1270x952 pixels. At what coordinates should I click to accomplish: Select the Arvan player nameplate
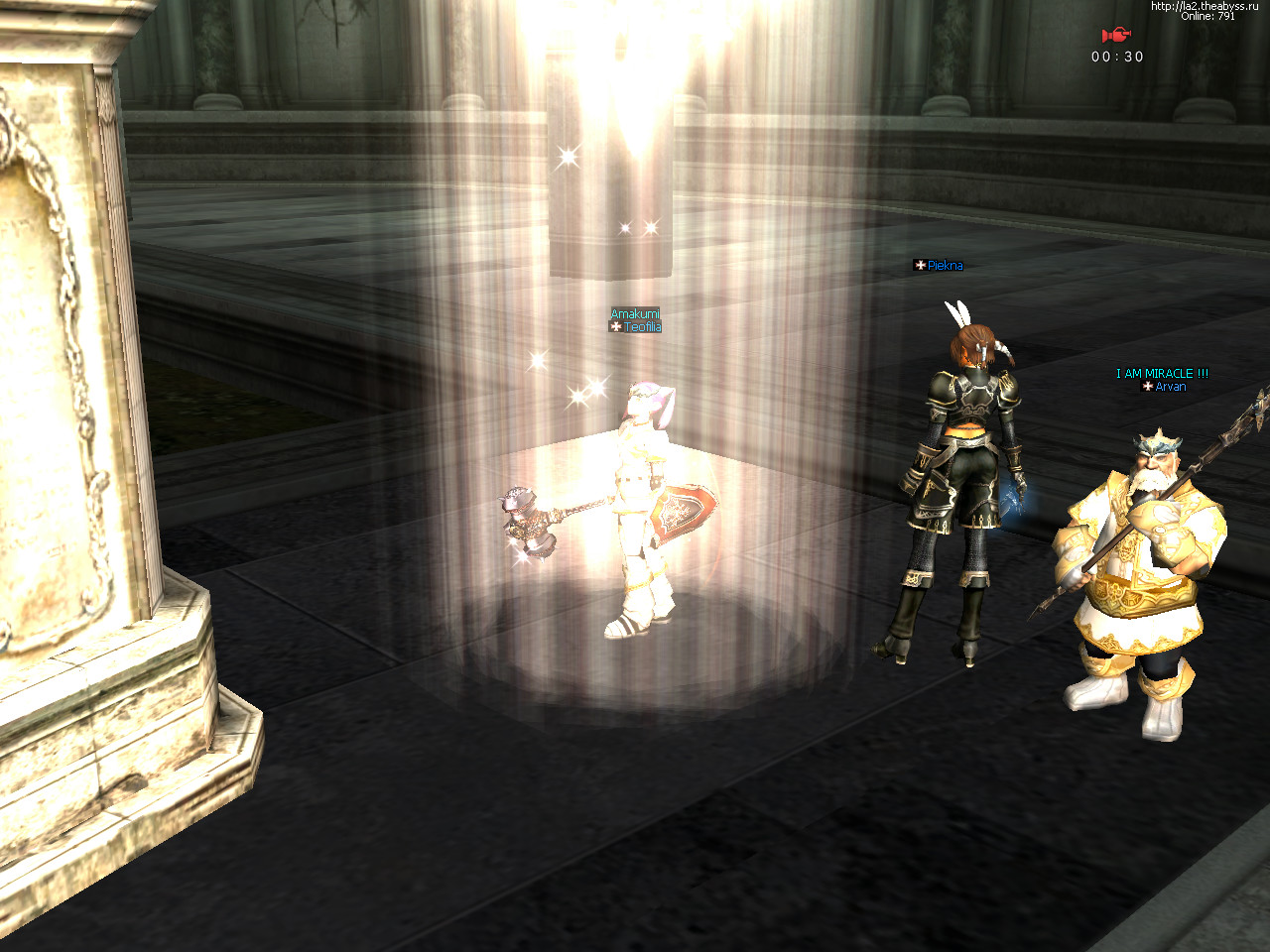1169,387
